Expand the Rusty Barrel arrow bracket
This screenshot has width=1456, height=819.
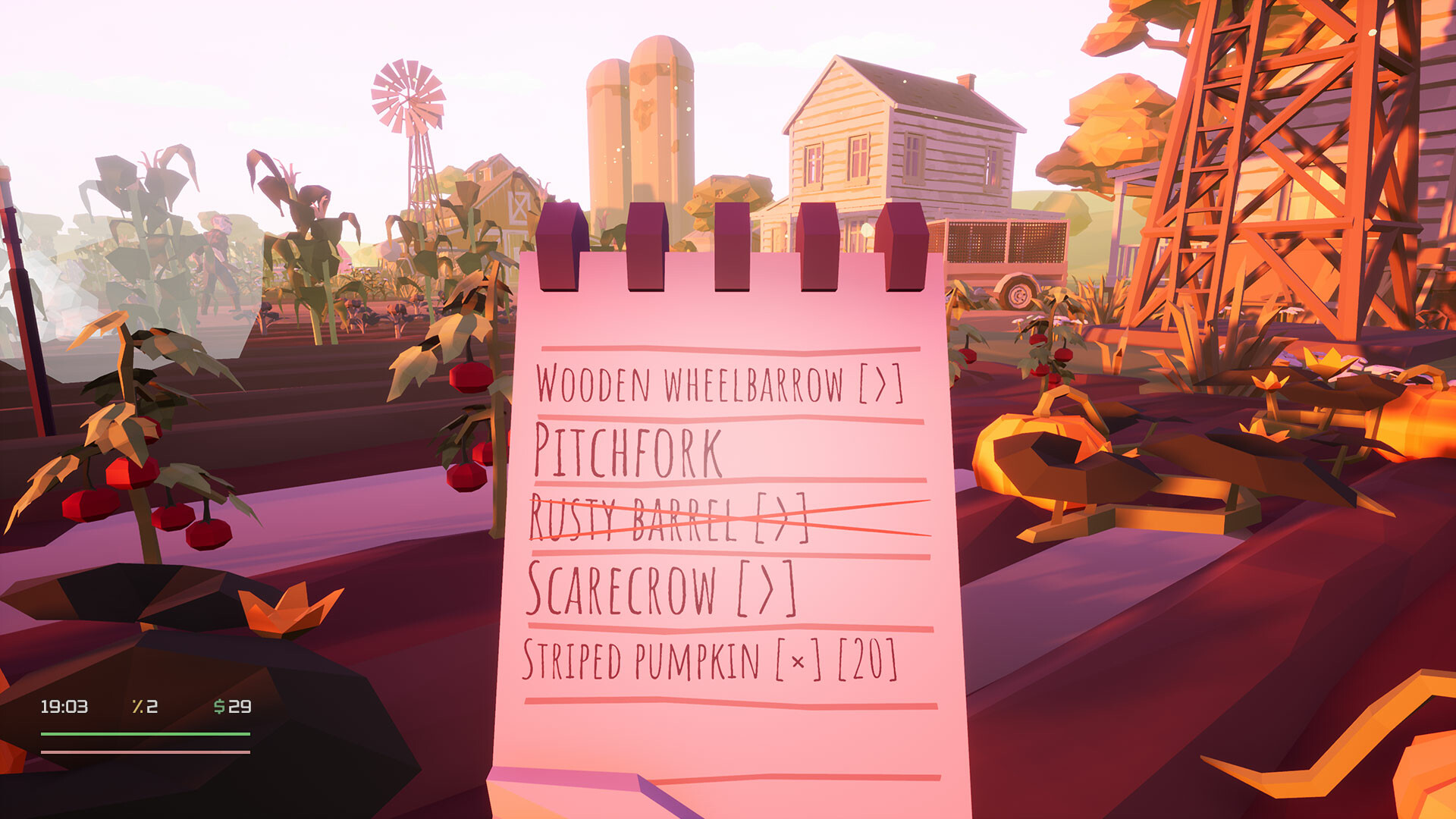(780, 518)
